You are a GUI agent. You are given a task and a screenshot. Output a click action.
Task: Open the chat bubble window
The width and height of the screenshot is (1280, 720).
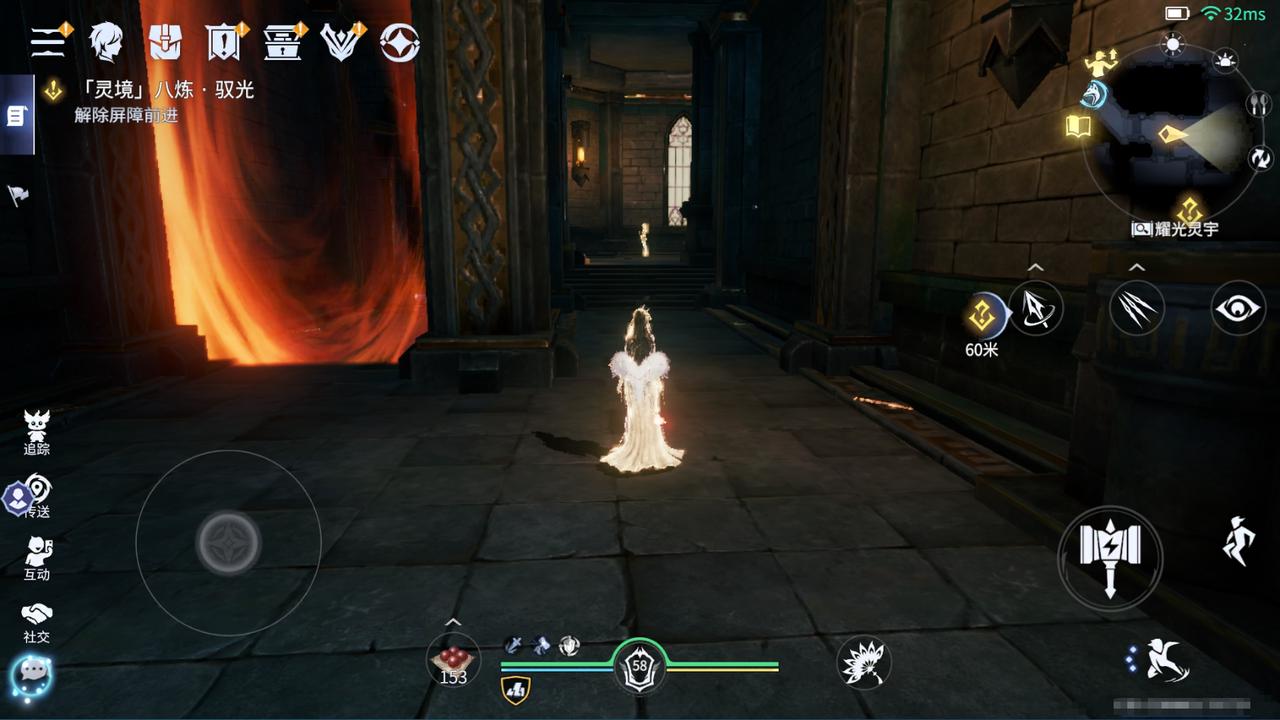[31, 675]
